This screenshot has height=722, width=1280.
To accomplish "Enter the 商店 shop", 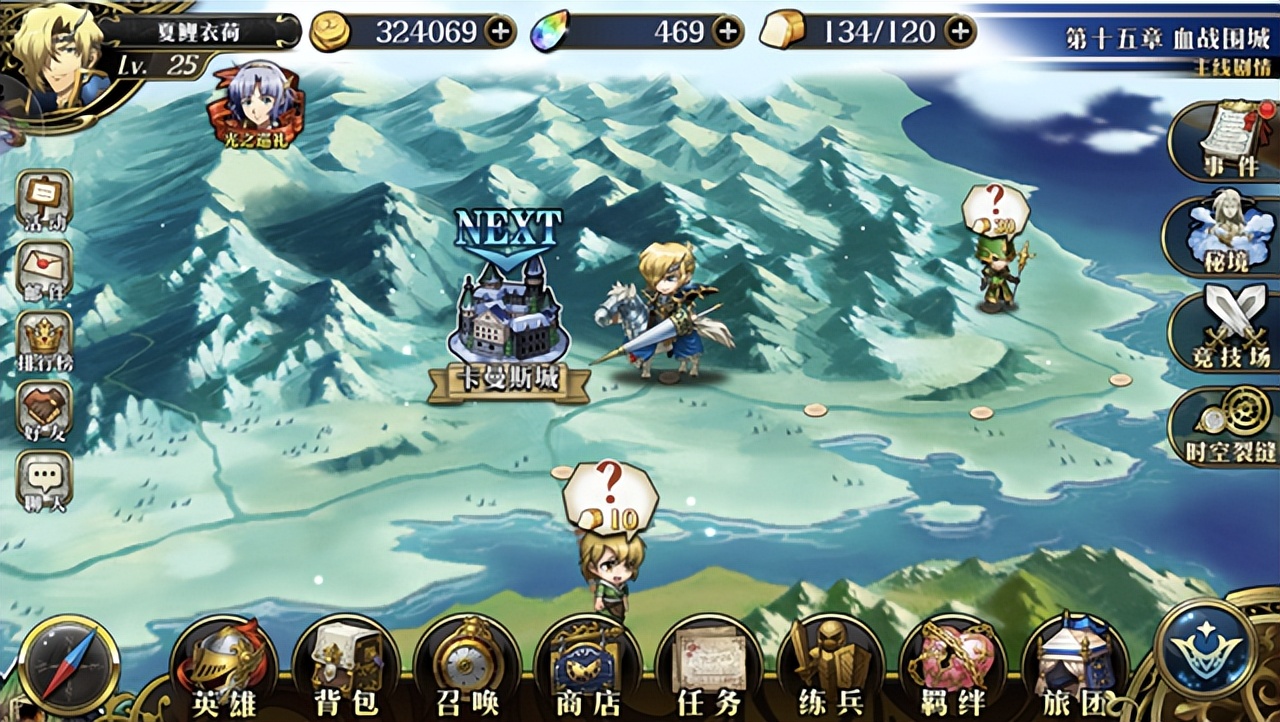I will tap(587, 665).
